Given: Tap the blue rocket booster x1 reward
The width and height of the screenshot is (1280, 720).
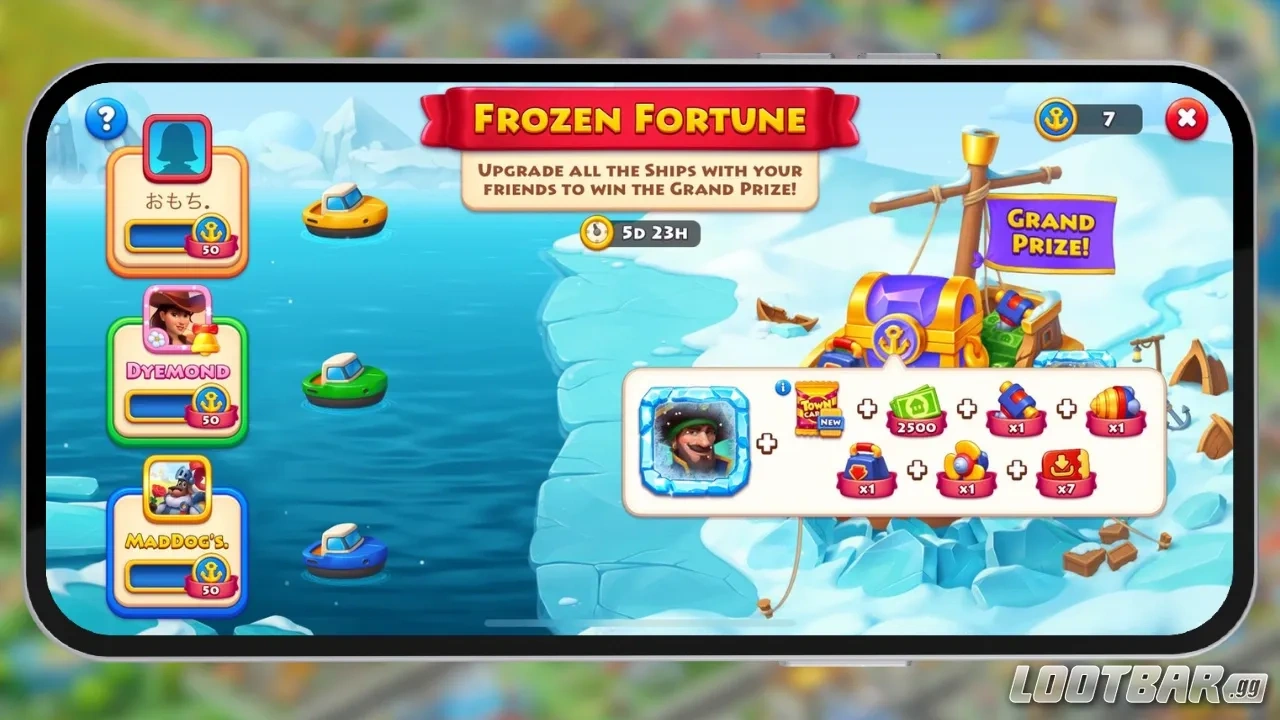Looking at the screenshot, I should tap(1016, 412).
